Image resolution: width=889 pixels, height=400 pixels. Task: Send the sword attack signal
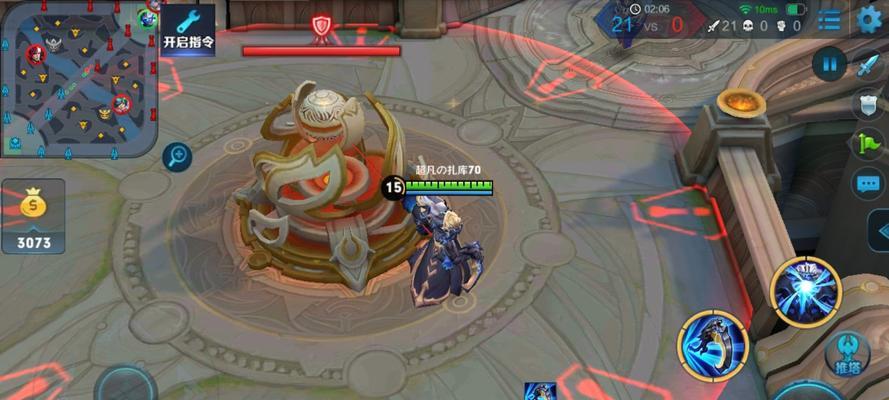(866, 66)
